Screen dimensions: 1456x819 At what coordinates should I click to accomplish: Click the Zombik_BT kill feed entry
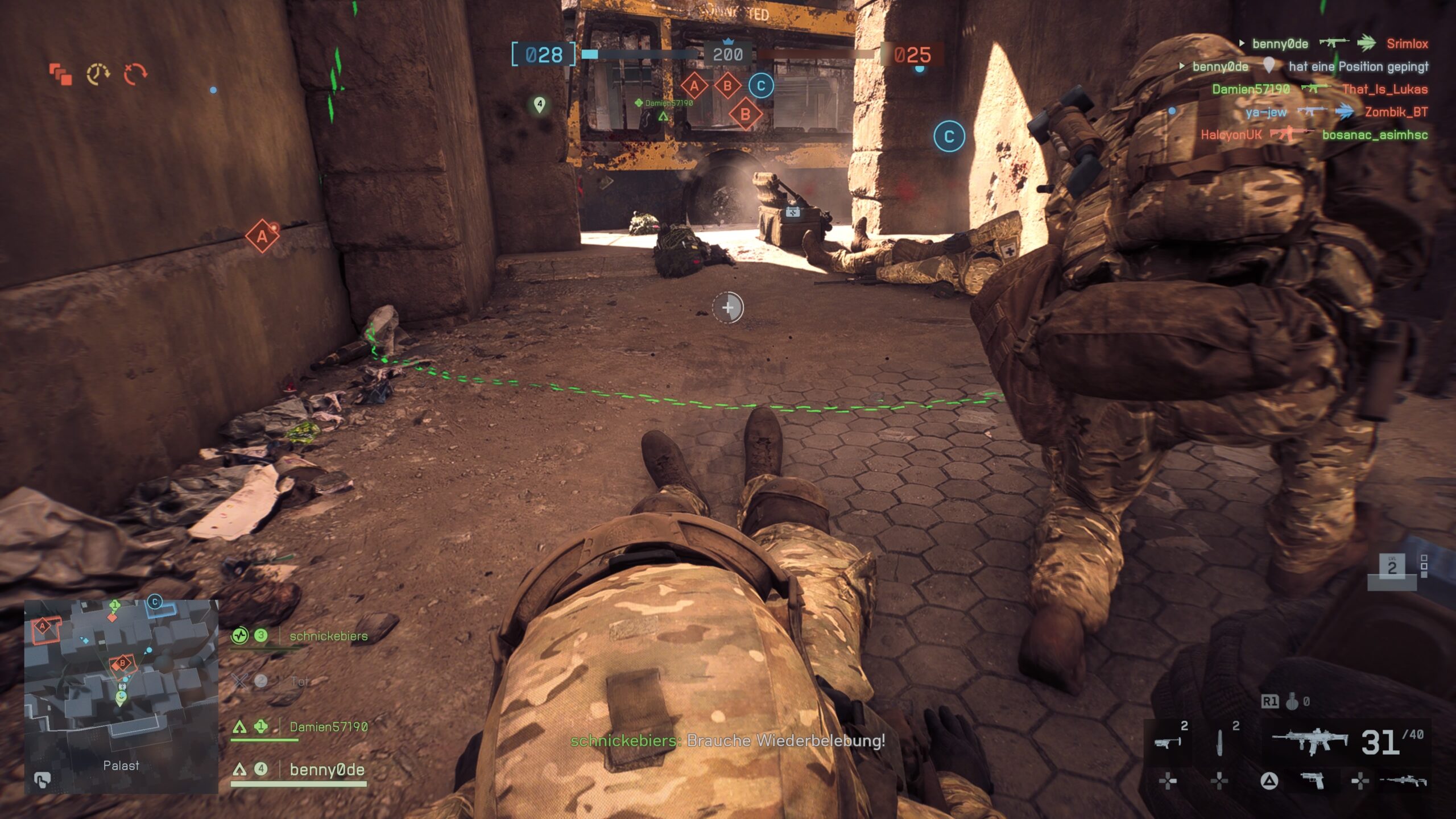[x=1396, y=112]
